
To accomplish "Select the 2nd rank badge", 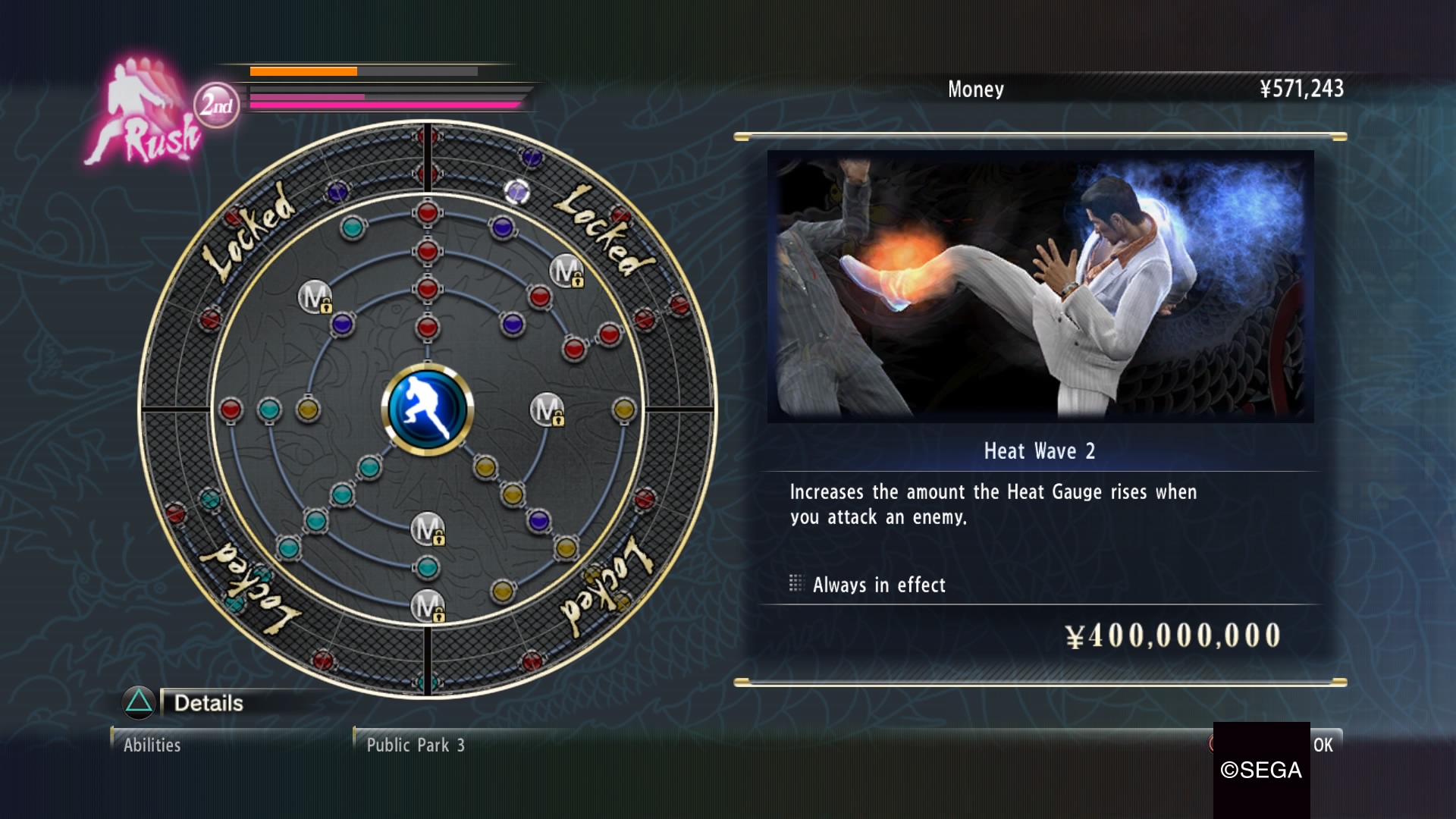I will coord(216,105).
